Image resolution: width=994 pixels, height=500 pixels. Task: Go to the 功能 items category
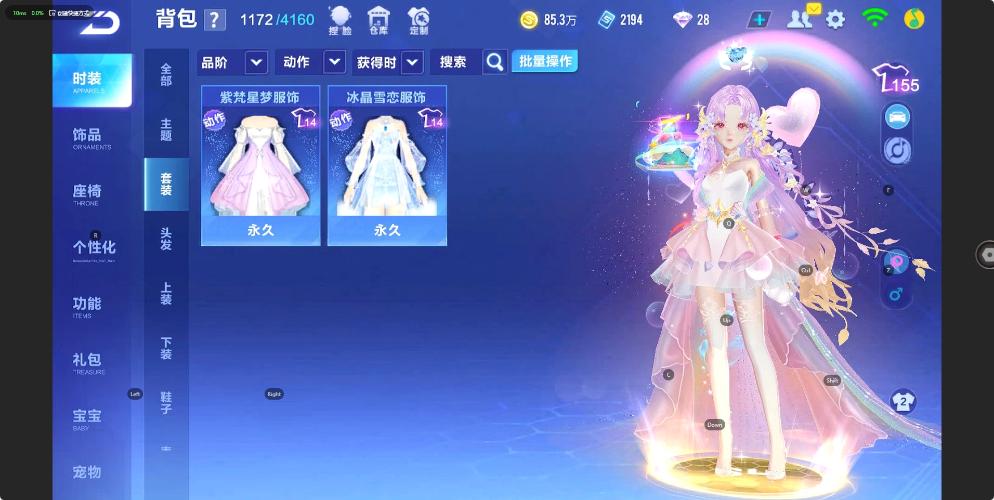point(88,305)
